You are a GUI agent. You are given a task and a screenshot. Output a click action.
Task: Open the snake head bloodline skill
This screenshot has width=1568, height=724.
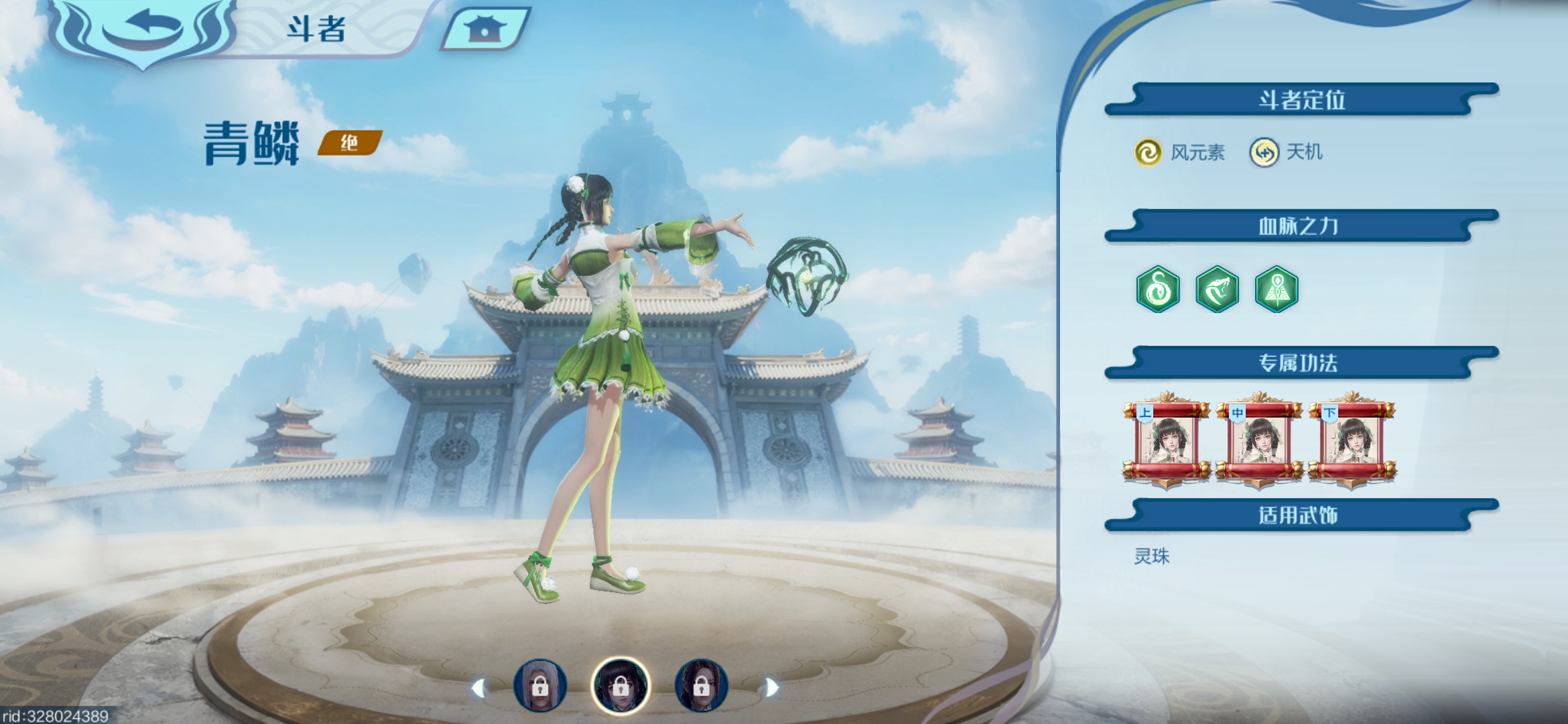[x=1217, y=290]
